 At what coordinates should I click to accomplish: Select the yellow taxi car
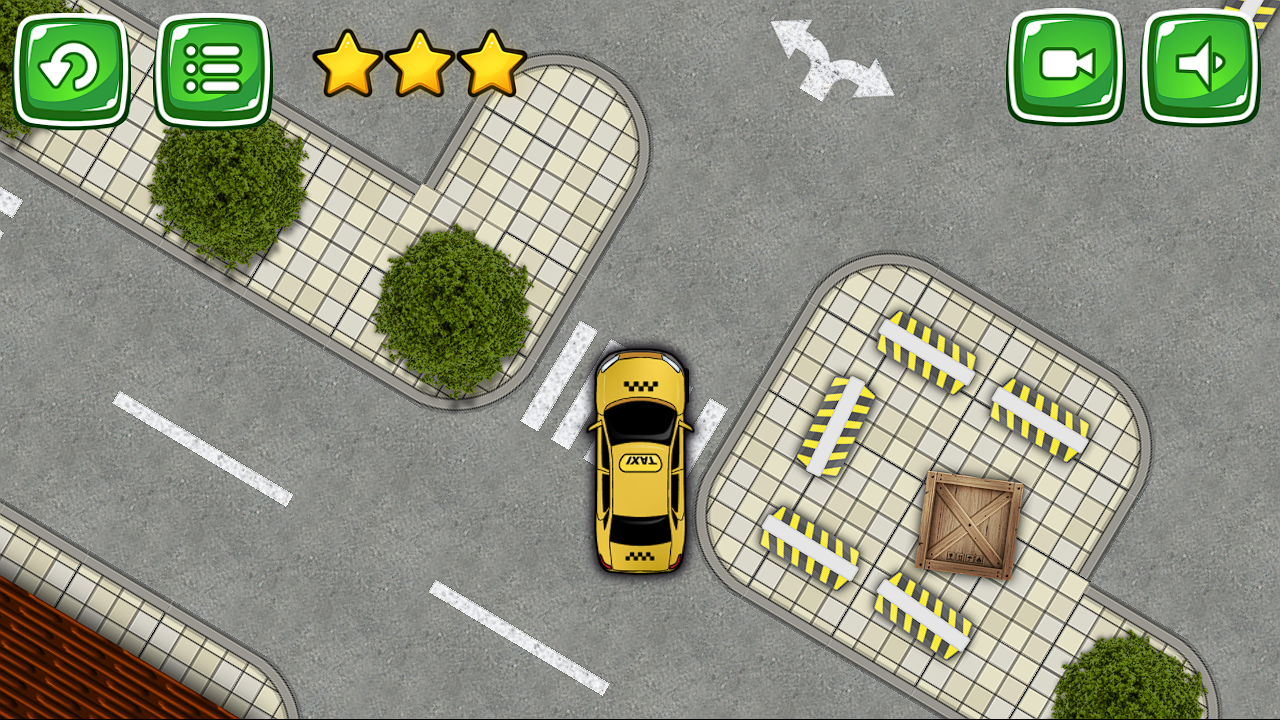pos(639,460)
